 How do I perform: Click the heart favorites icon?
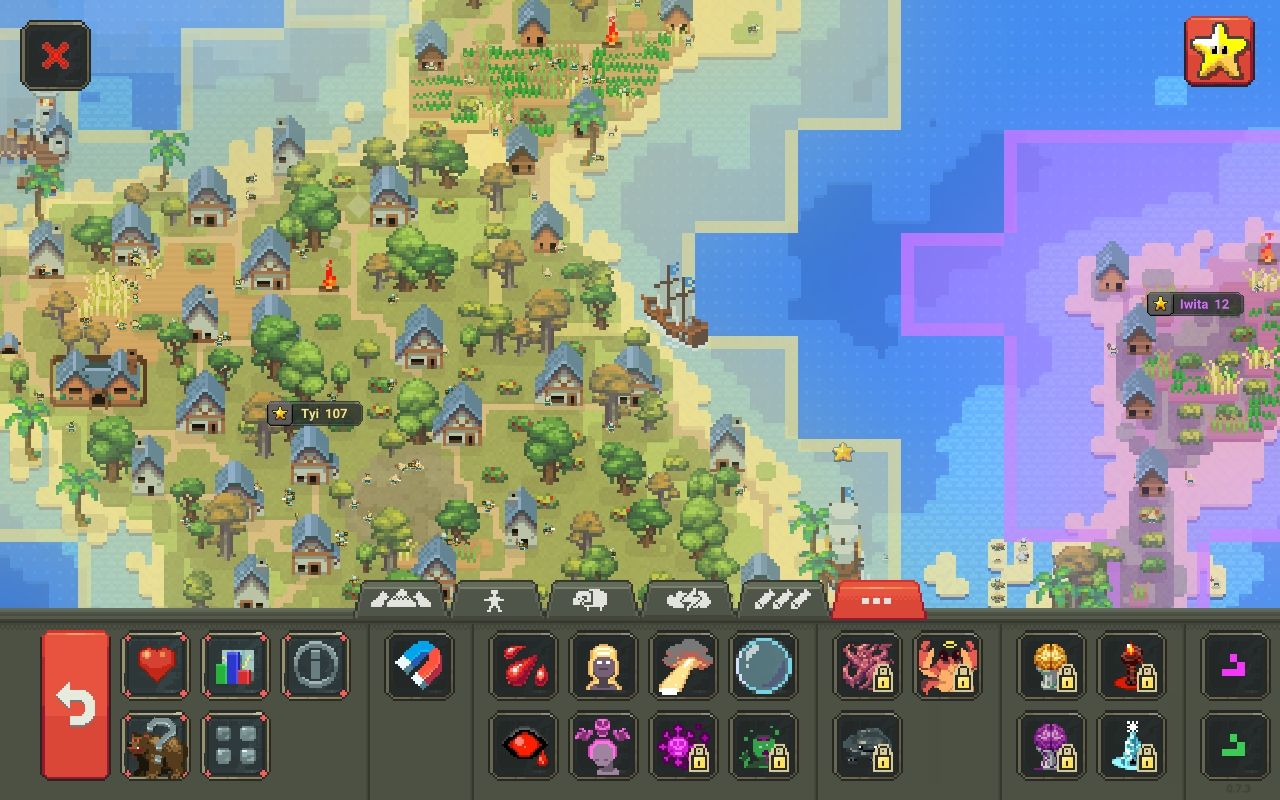[x=155, y=667]
